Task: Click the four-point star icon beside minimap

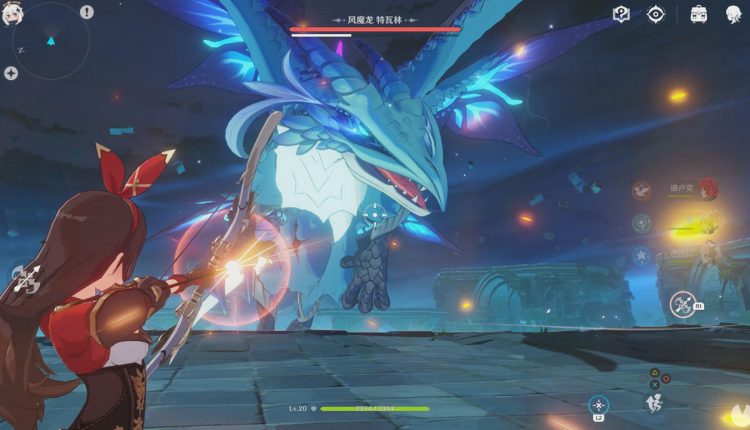Action: (11, 73)
